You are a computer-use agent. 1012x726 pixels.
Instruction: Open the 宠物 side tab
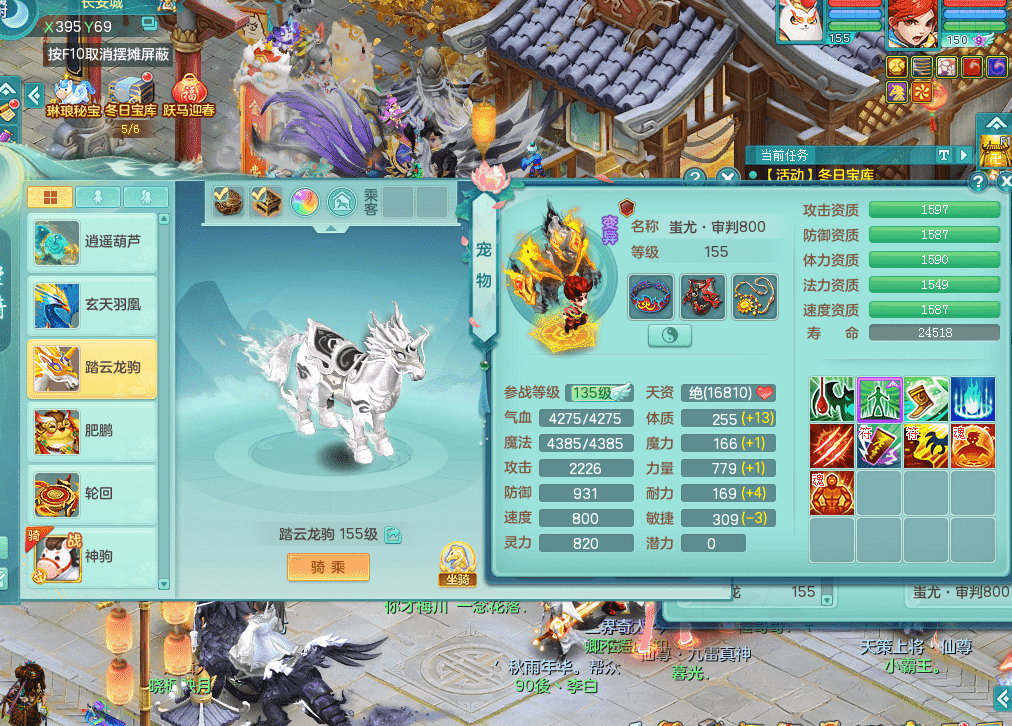483,264
